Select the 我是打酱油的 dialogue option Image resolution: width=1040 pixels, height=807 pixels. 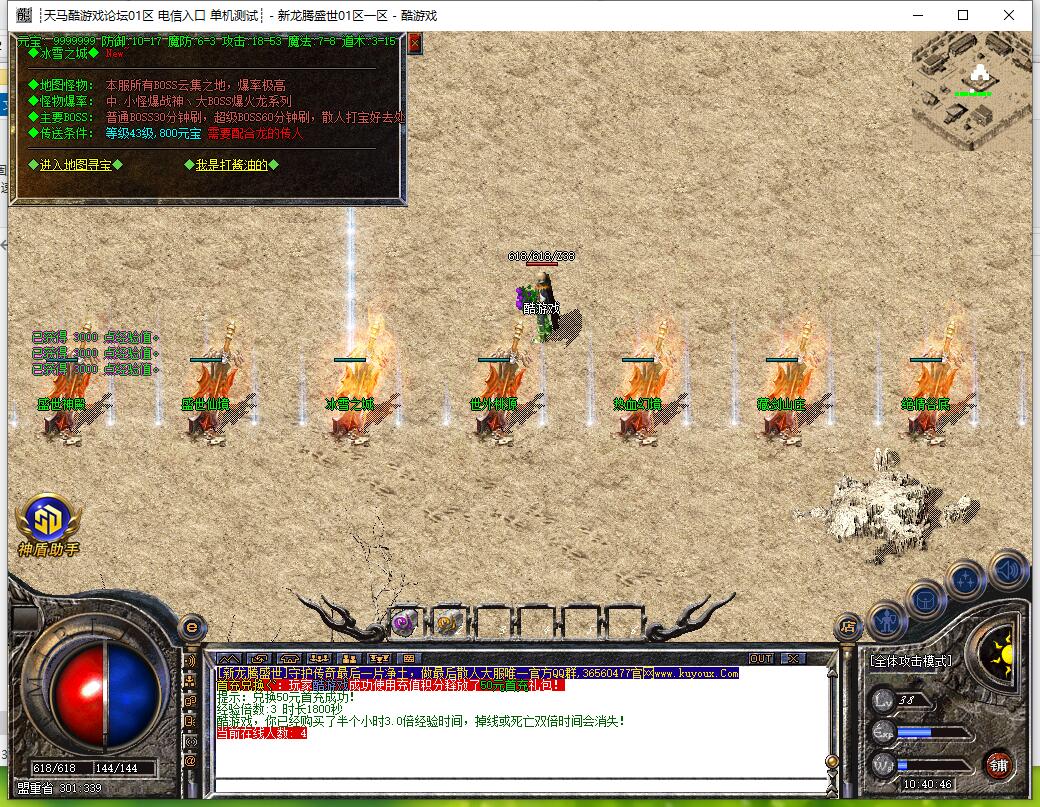click(232, 165)
